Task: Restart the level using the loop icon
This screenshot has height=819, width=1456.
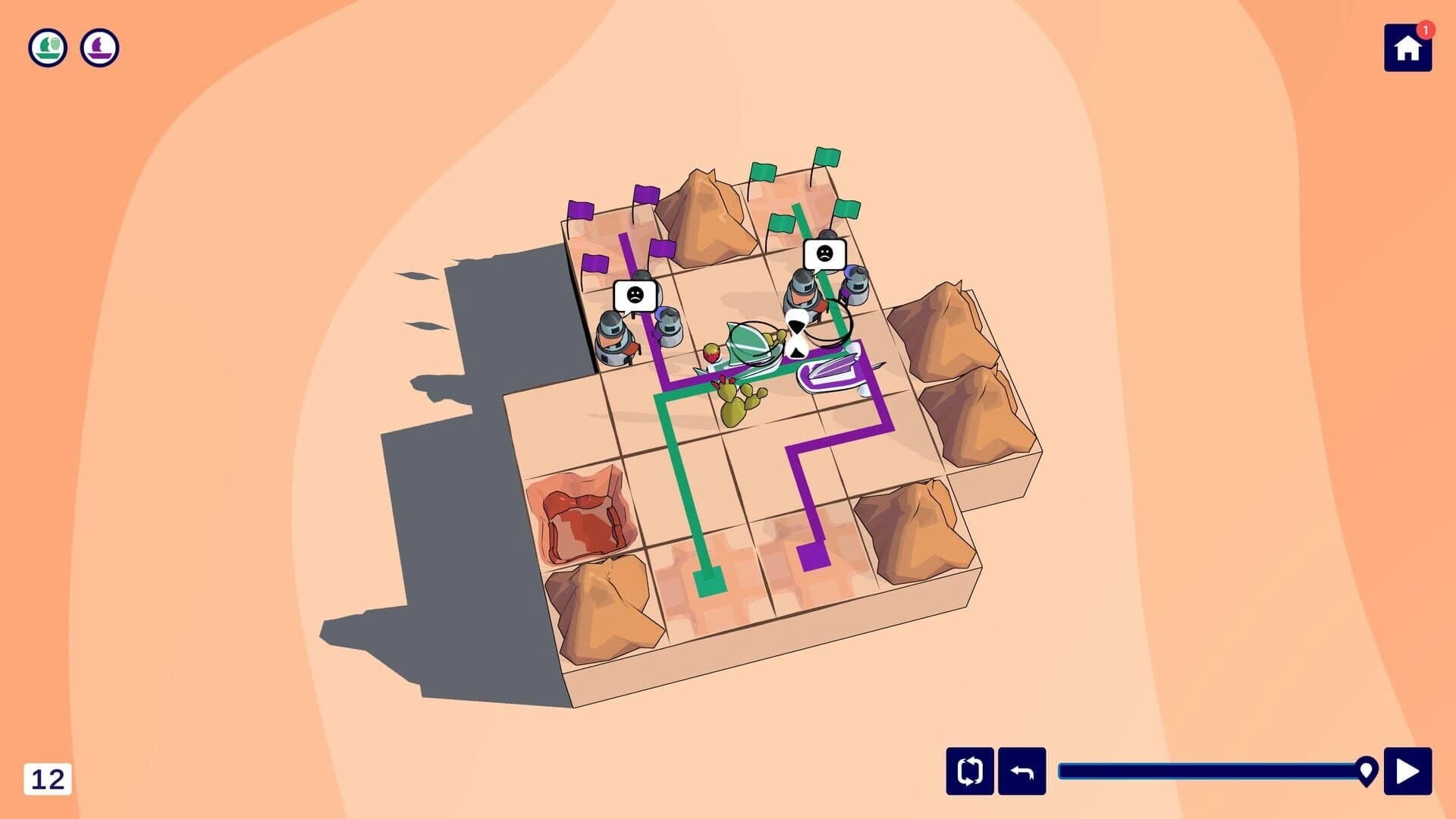Action: coord(969,771)
